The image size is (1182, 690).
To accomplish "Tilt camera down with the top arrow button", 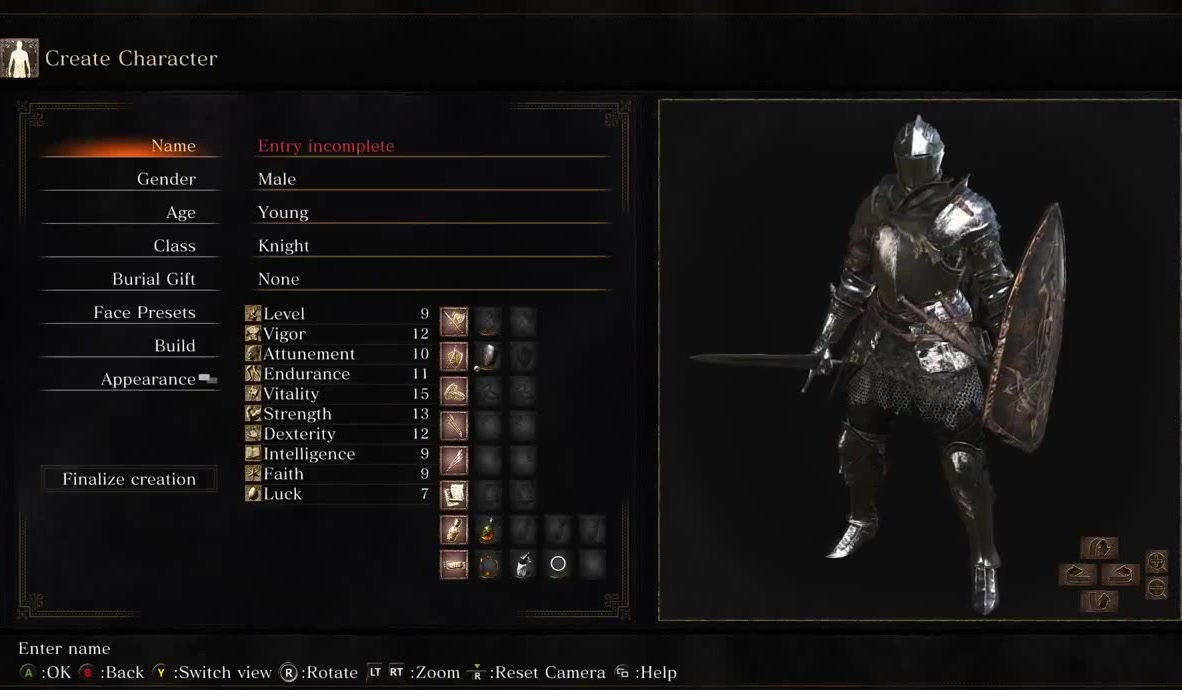I will pos(1099,549).
